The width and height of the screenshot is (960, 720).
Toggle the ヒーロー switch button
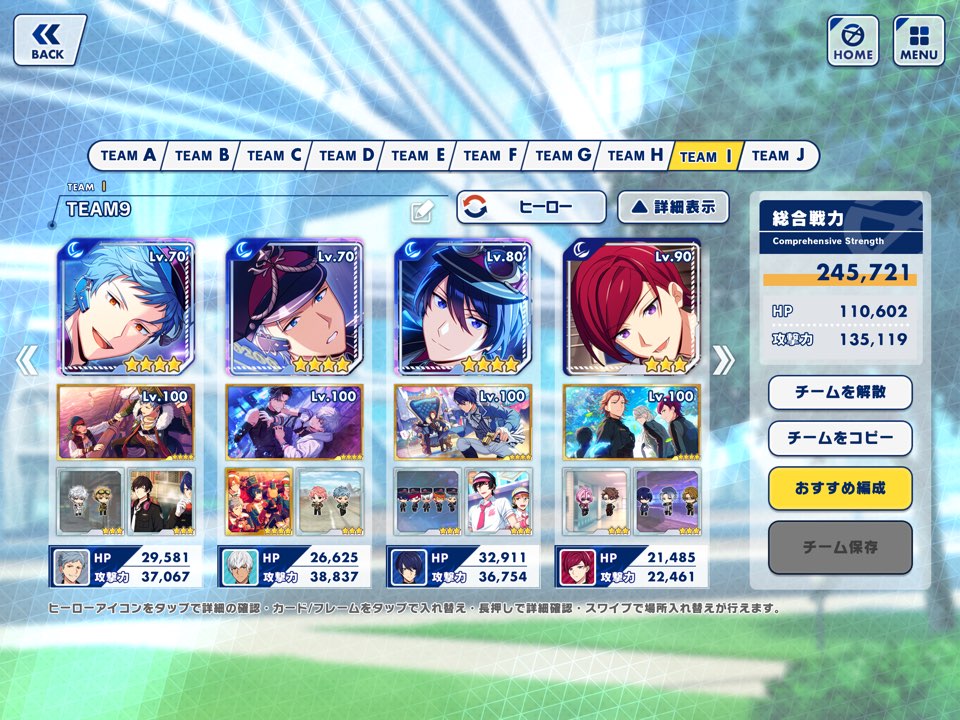pos(532,207)
